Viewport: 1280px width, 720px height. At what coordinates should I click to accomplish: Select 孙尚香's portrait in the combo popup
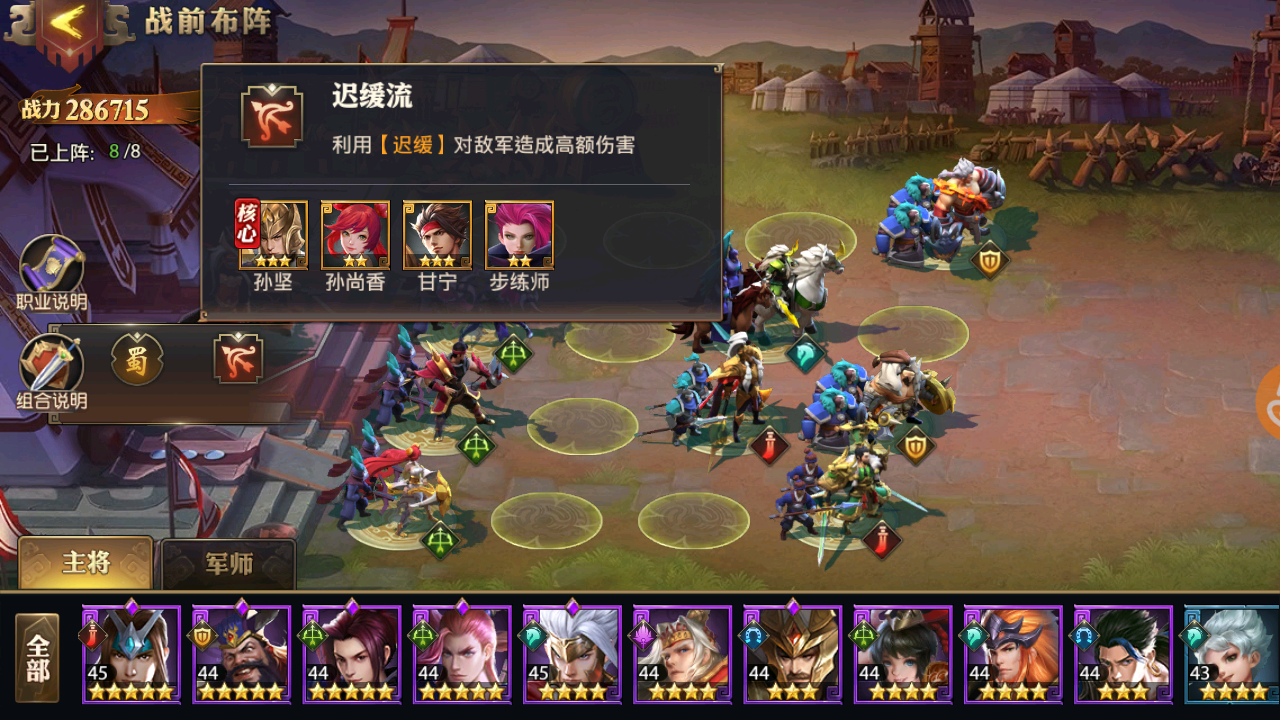(x=355, y=235)
